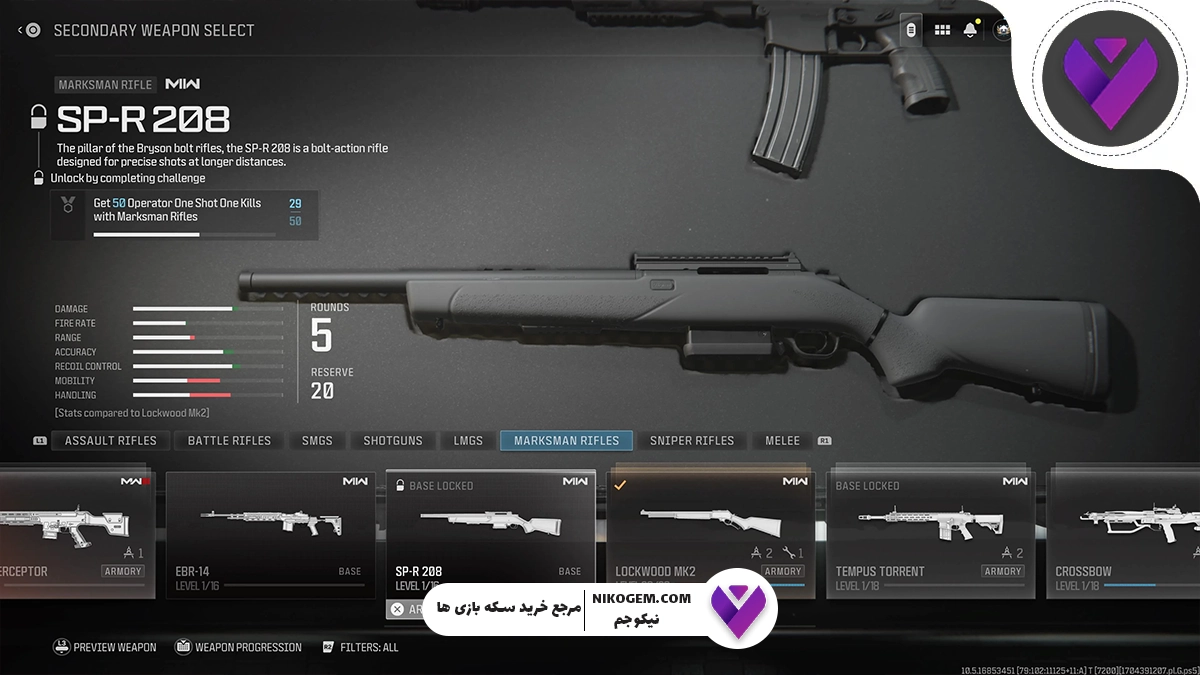Open the notifications bell icon
The width and height of the screenshot is (1200, 675).
point(970,30)
